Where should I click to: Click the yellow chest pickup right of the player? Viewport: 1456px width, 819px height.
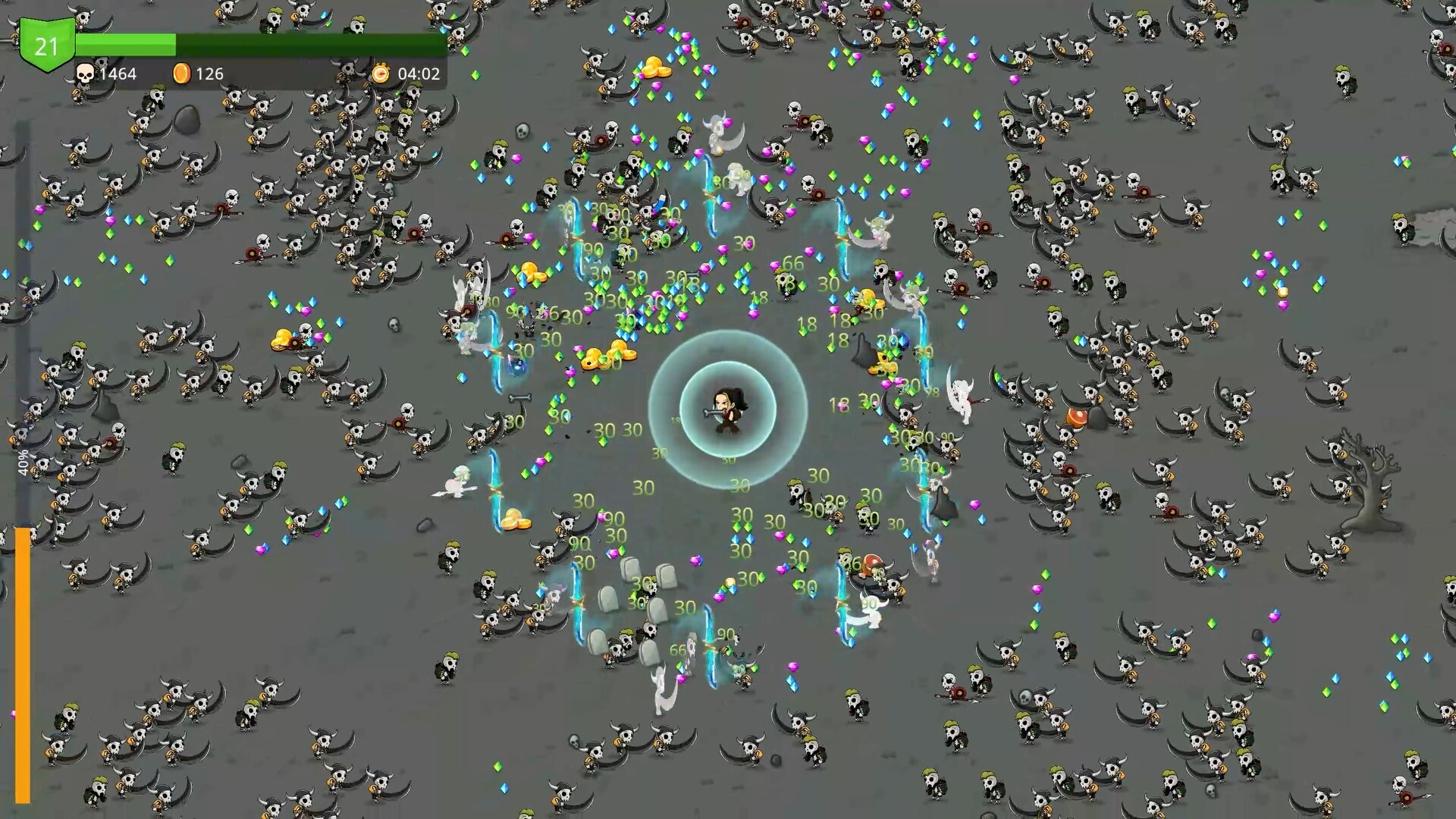(x=882, y=364)
